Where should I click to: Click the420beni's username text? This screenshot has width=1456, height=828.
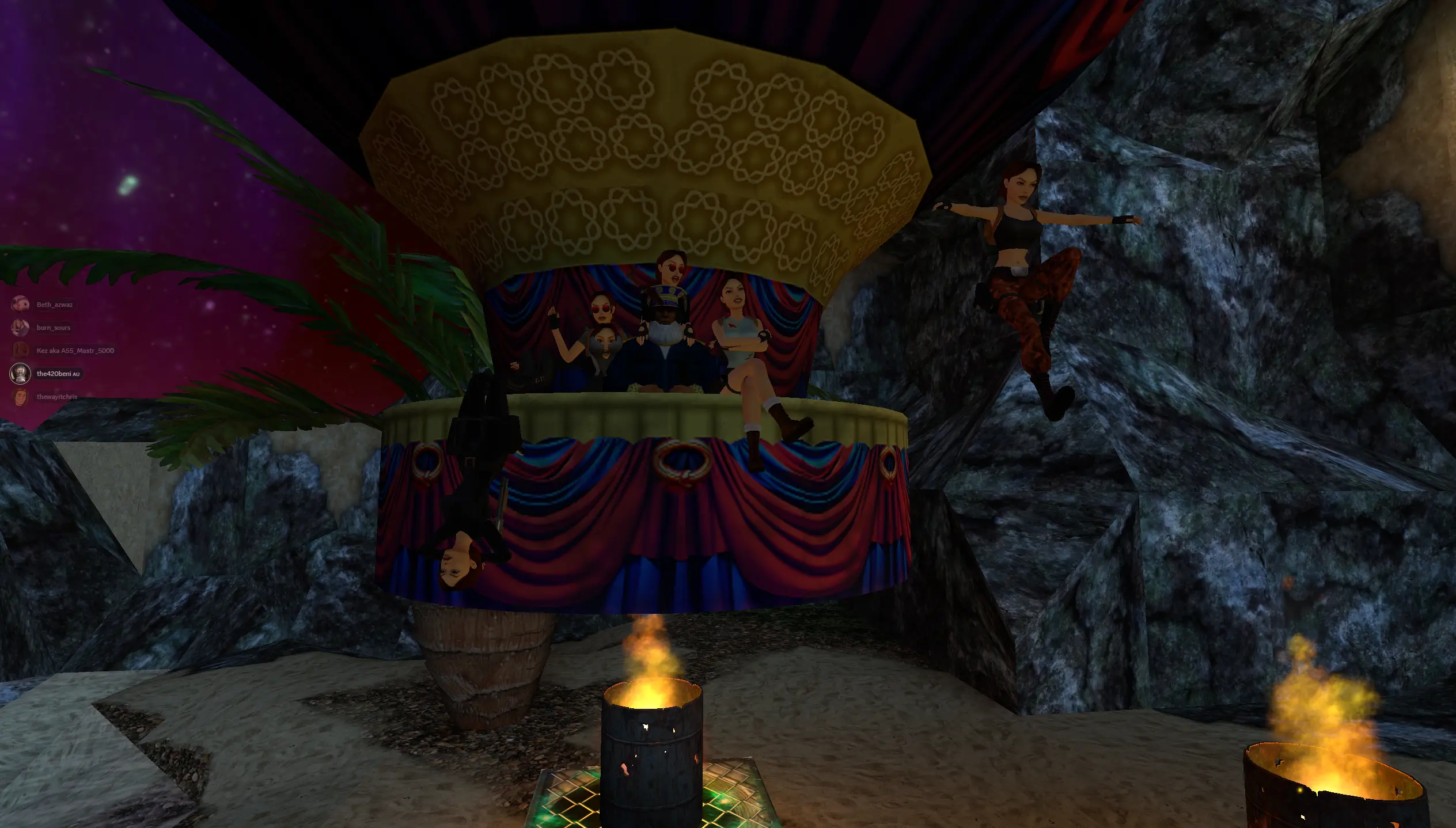(55, 373)
